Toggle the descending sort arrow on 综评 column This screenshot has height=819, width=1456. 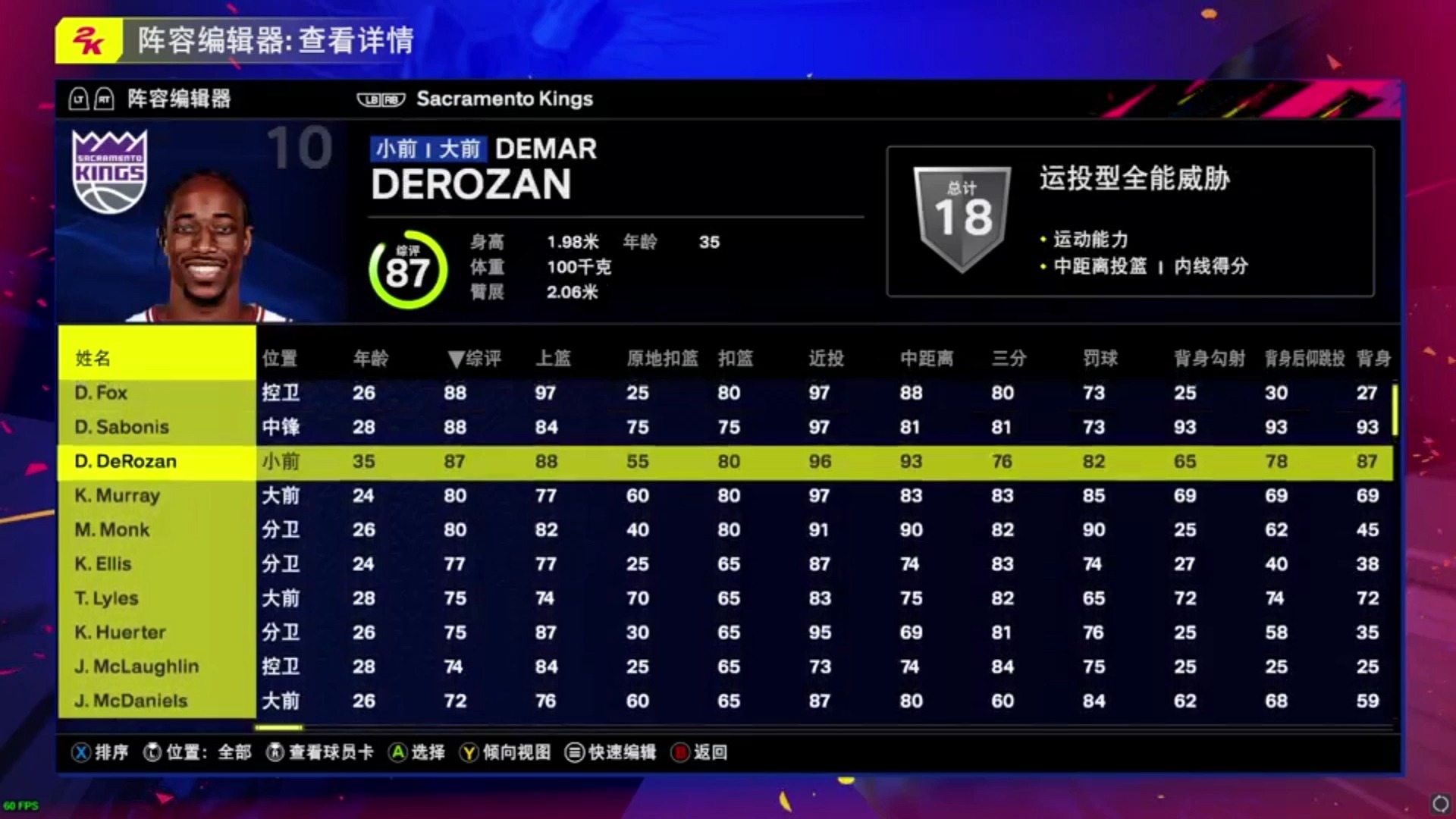pyautogui.click(x=456, y=359)
